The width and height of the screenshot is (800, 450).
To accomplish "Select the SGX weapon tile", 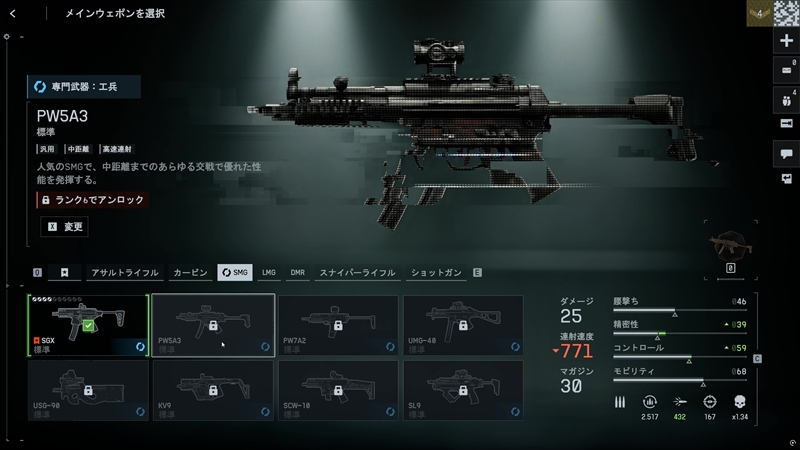I will click(88, 325).
